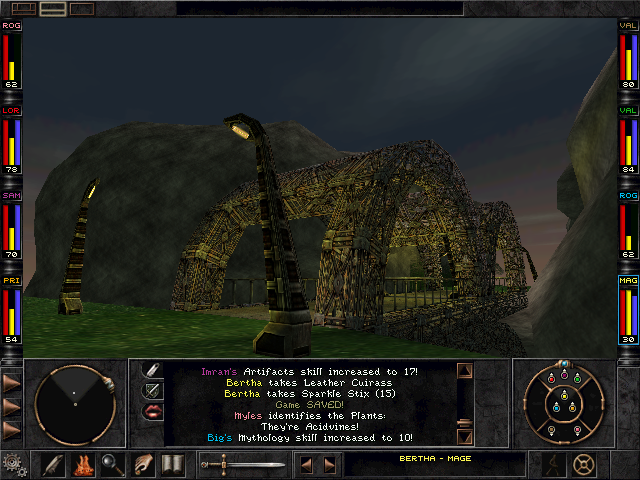
Task: Select the MAG party member portrait
Action: (x=628, y=311)
